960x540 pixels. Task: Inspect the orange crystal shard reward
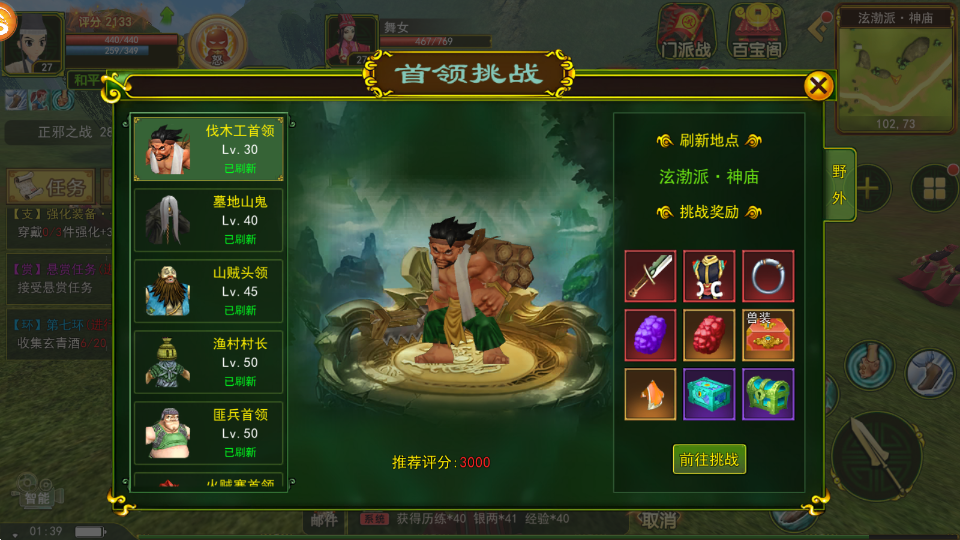651,394
